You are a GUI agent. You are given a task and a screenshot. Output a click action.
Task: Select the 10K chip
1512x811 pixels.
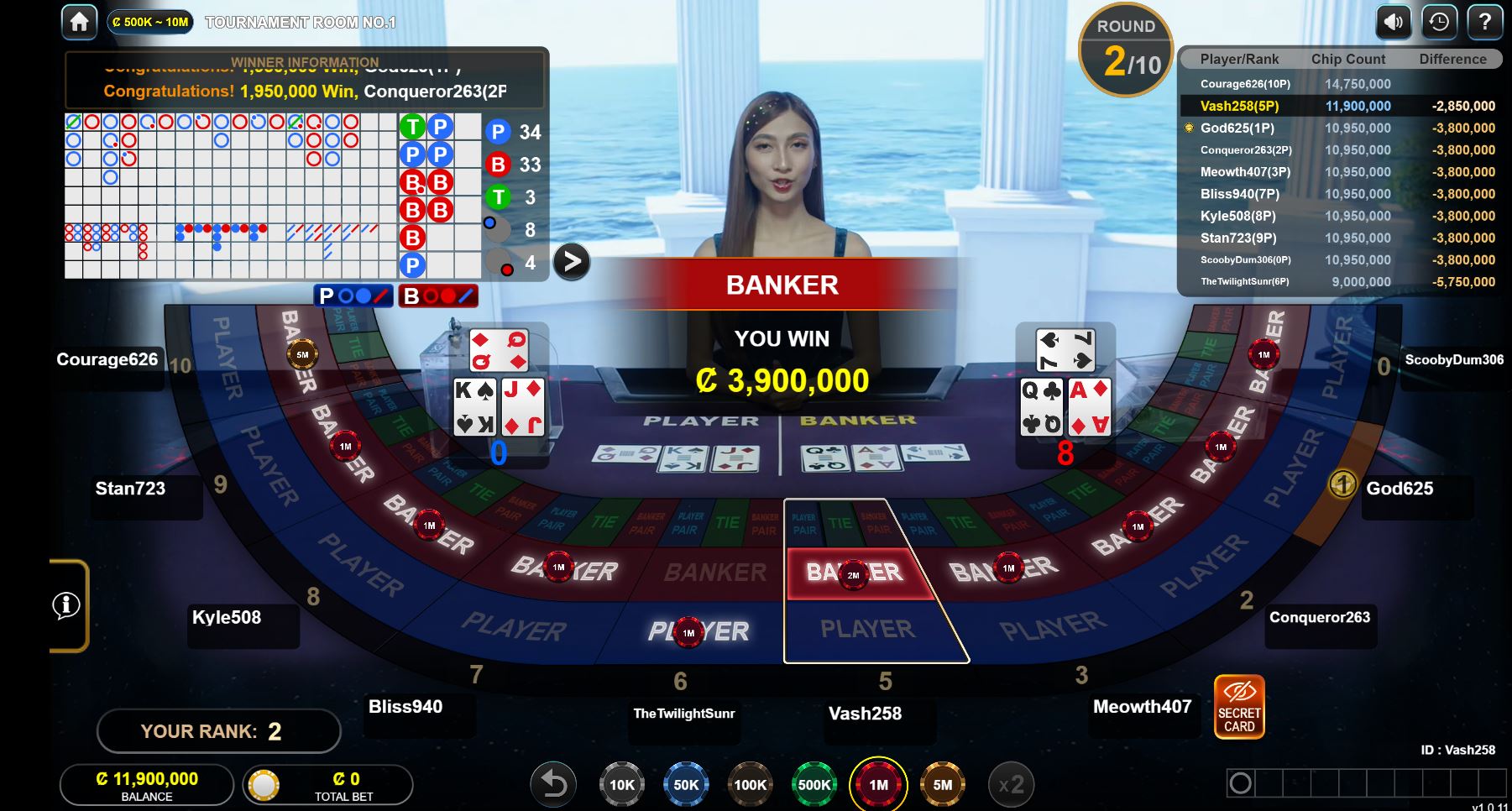(621, 785)
